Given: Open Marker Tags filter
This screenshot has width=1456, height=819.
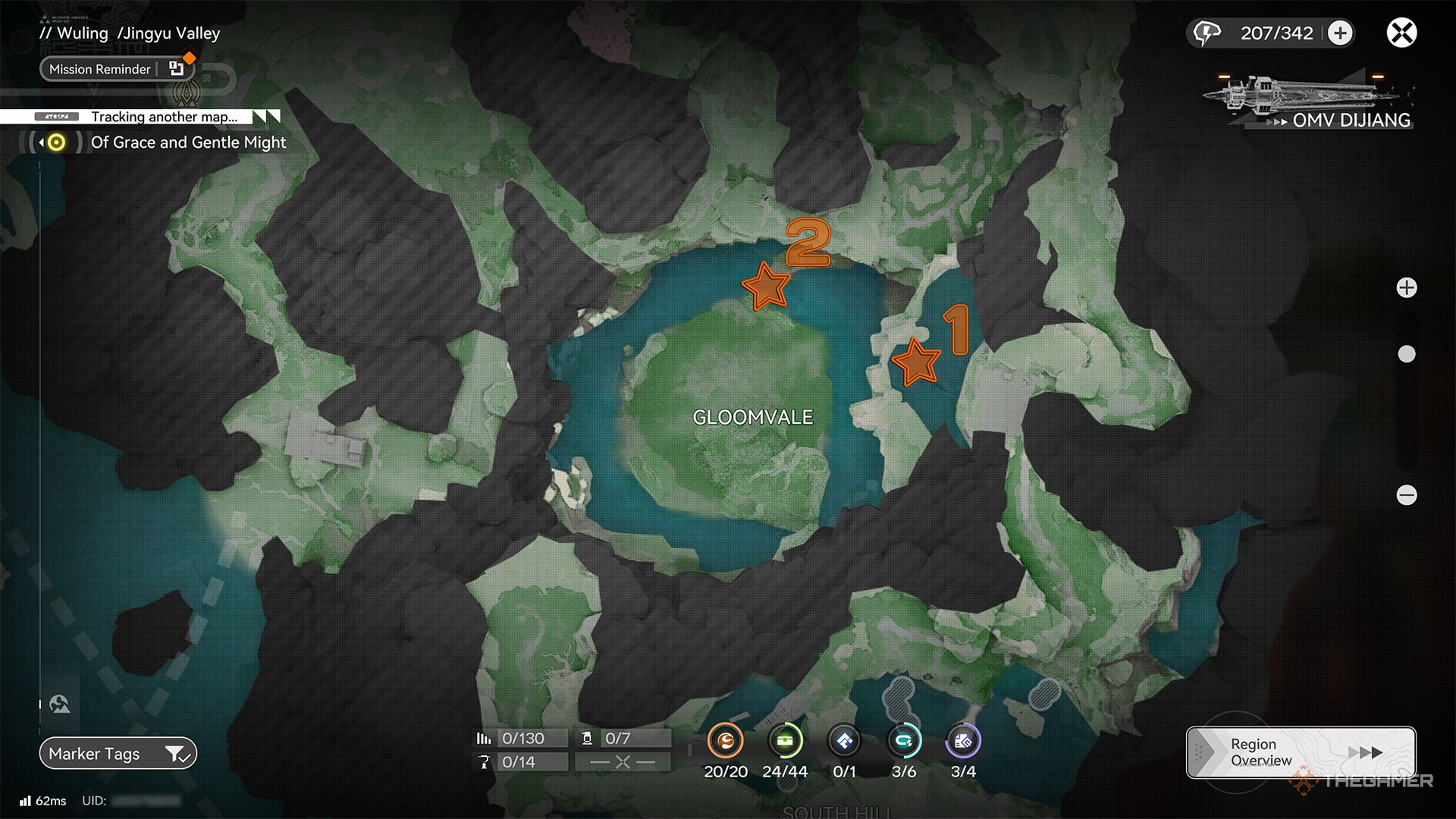Looking at the screenshot, I should pos(118,754).
